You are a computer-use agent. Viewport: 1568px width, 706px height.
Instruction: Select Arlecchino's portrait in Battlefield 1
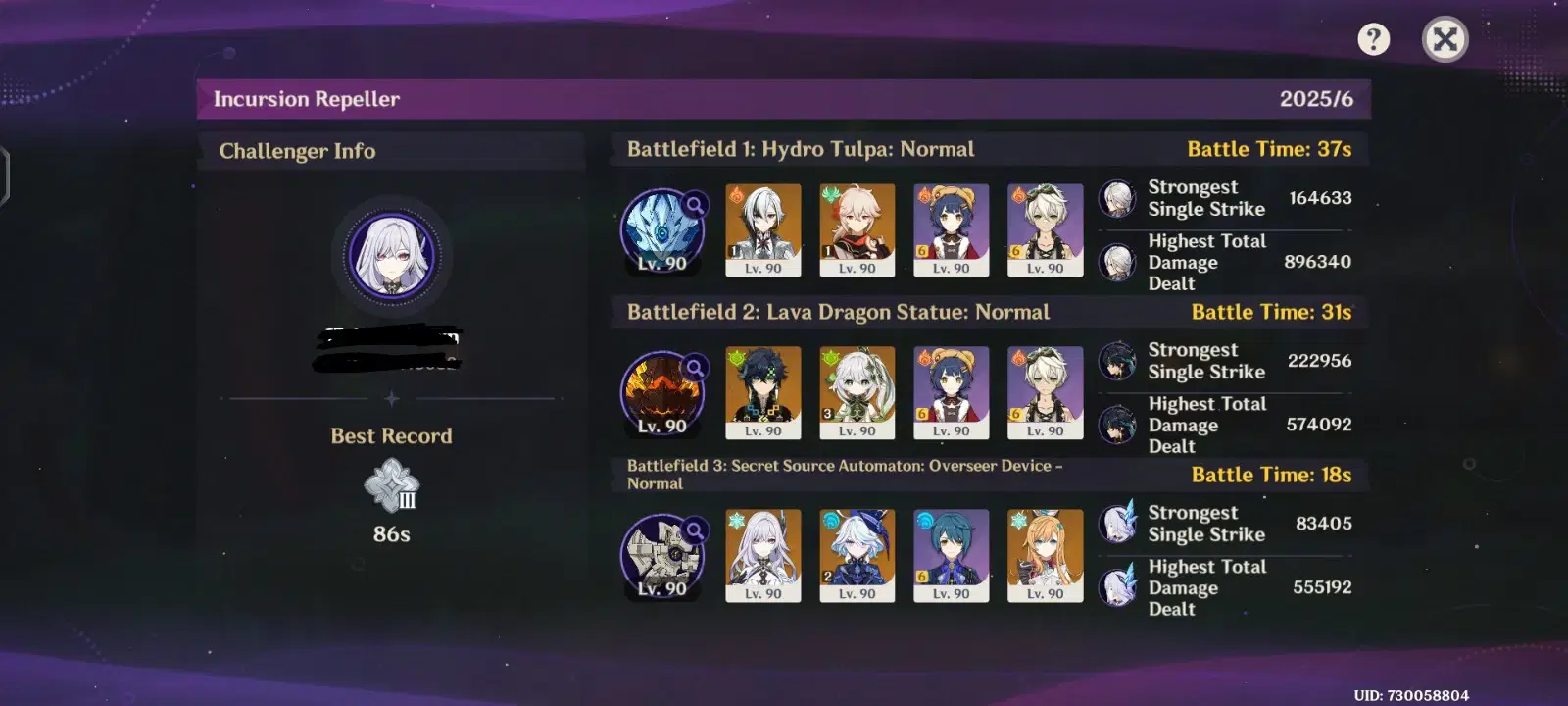tap(762, 230)
